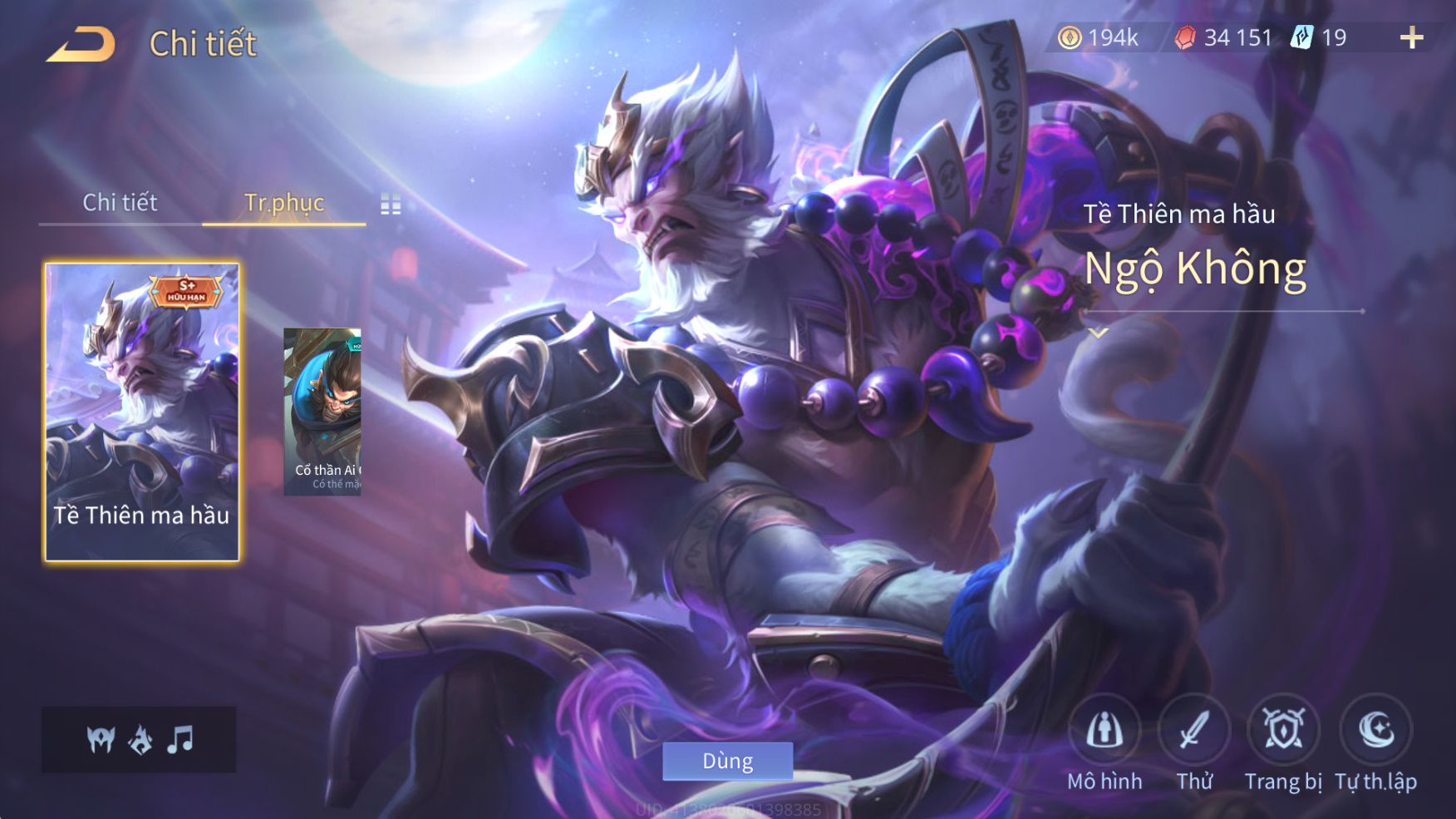Tap the red gem balance
The width and height of the screenshot is (1456, 819).
[x=1222, y=37]
